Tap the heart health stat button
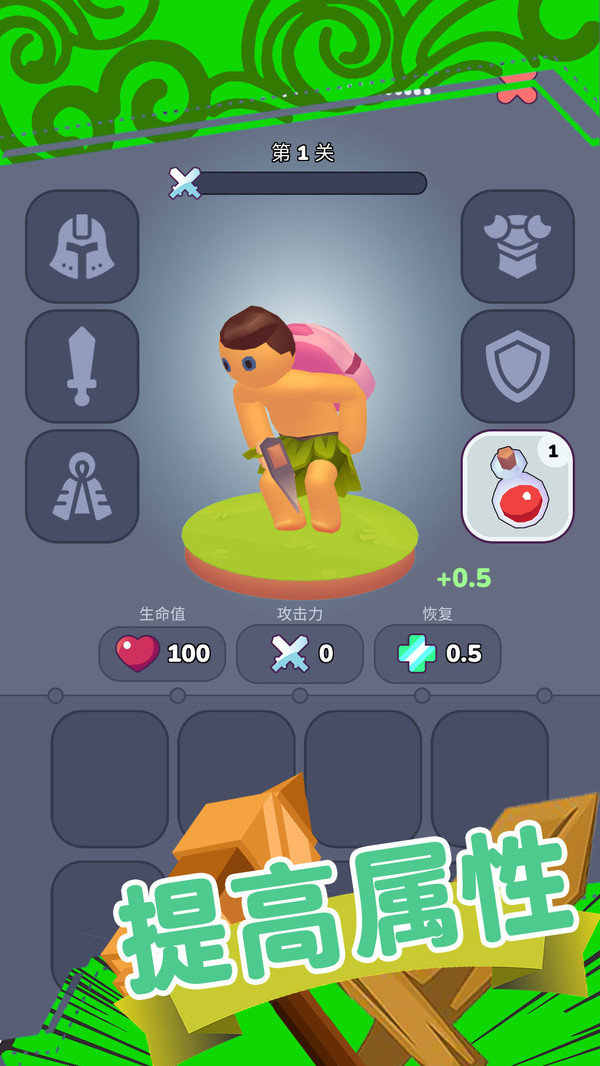 click(162, 654)
